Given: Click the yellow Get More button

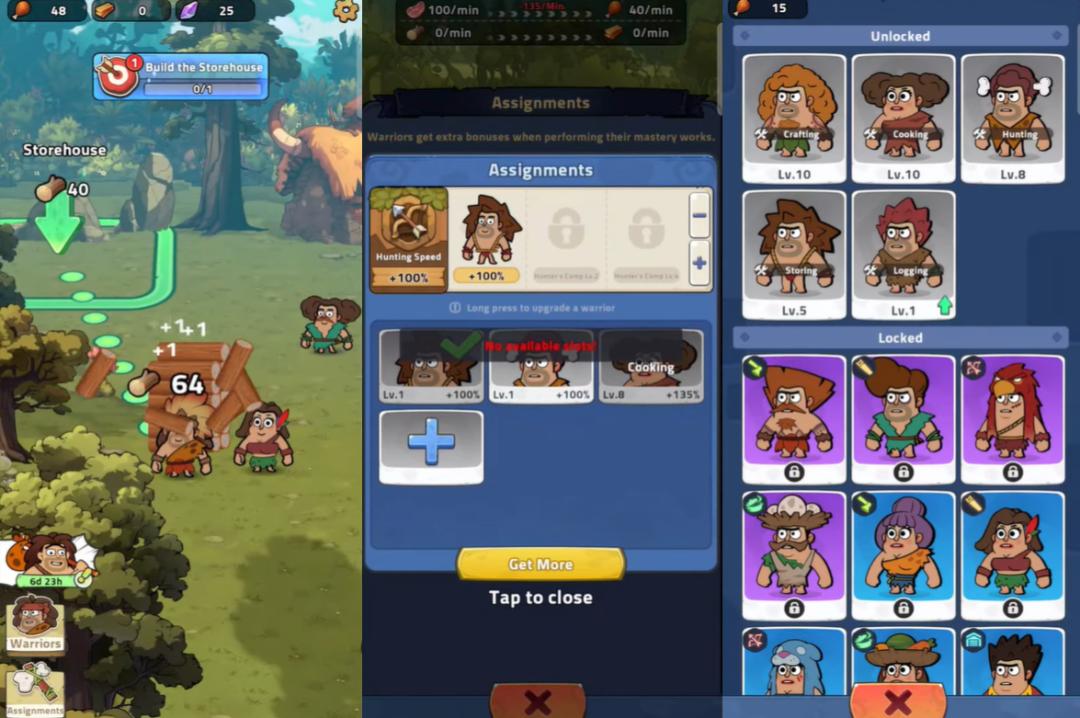Looking at the screenshot, I should (540, 564).
